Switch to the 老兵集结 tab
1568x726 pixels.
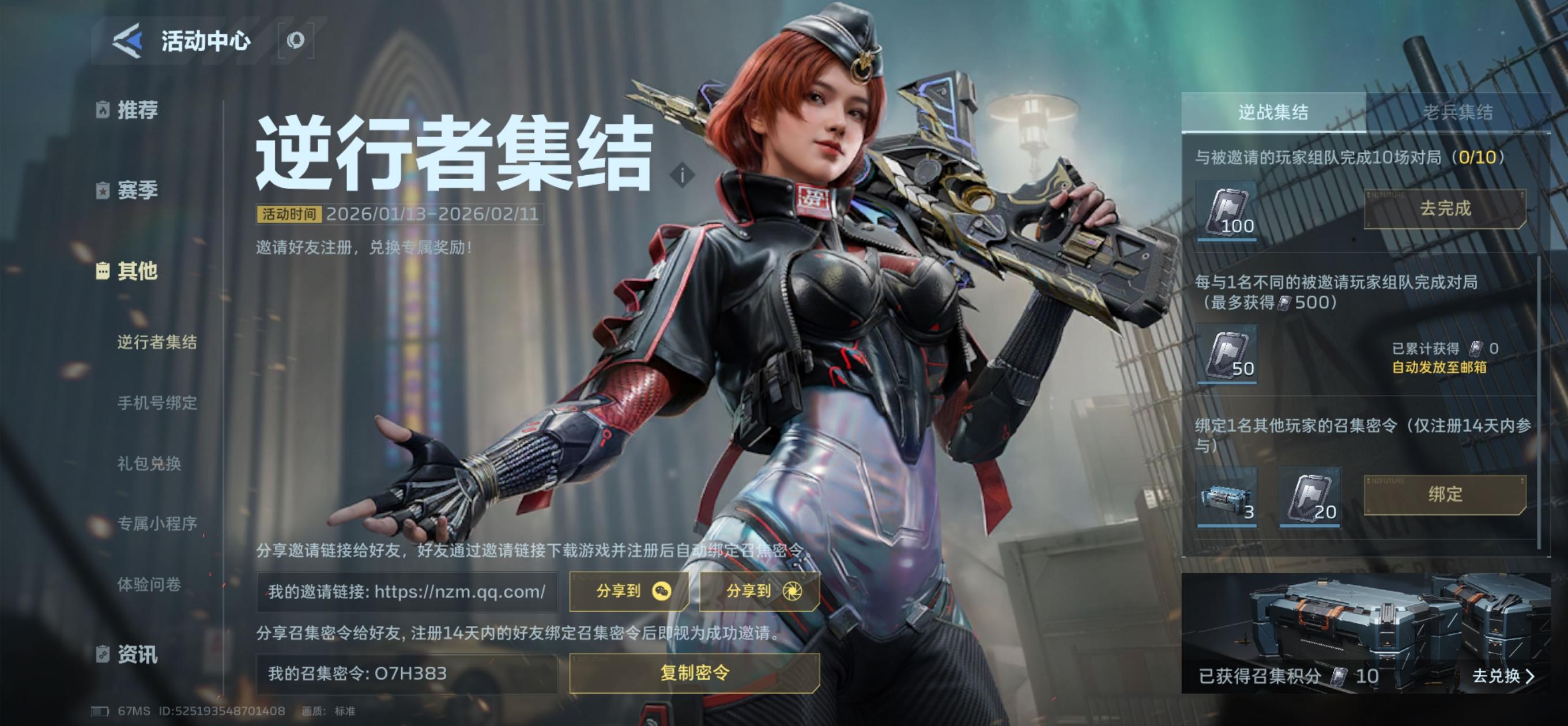[x=1467, y=112]
